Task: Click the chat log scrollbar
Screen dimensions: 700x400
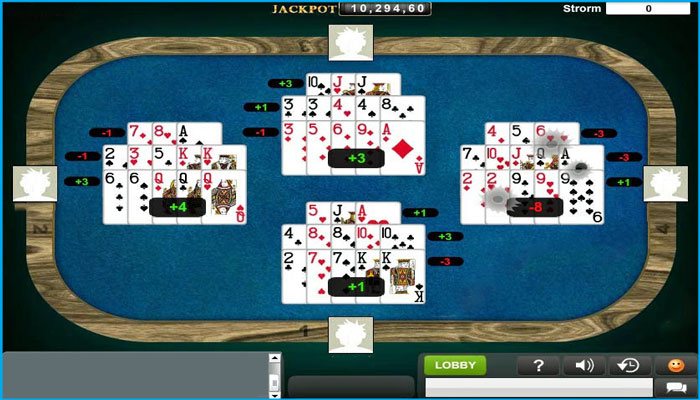Action: point(275,374)
